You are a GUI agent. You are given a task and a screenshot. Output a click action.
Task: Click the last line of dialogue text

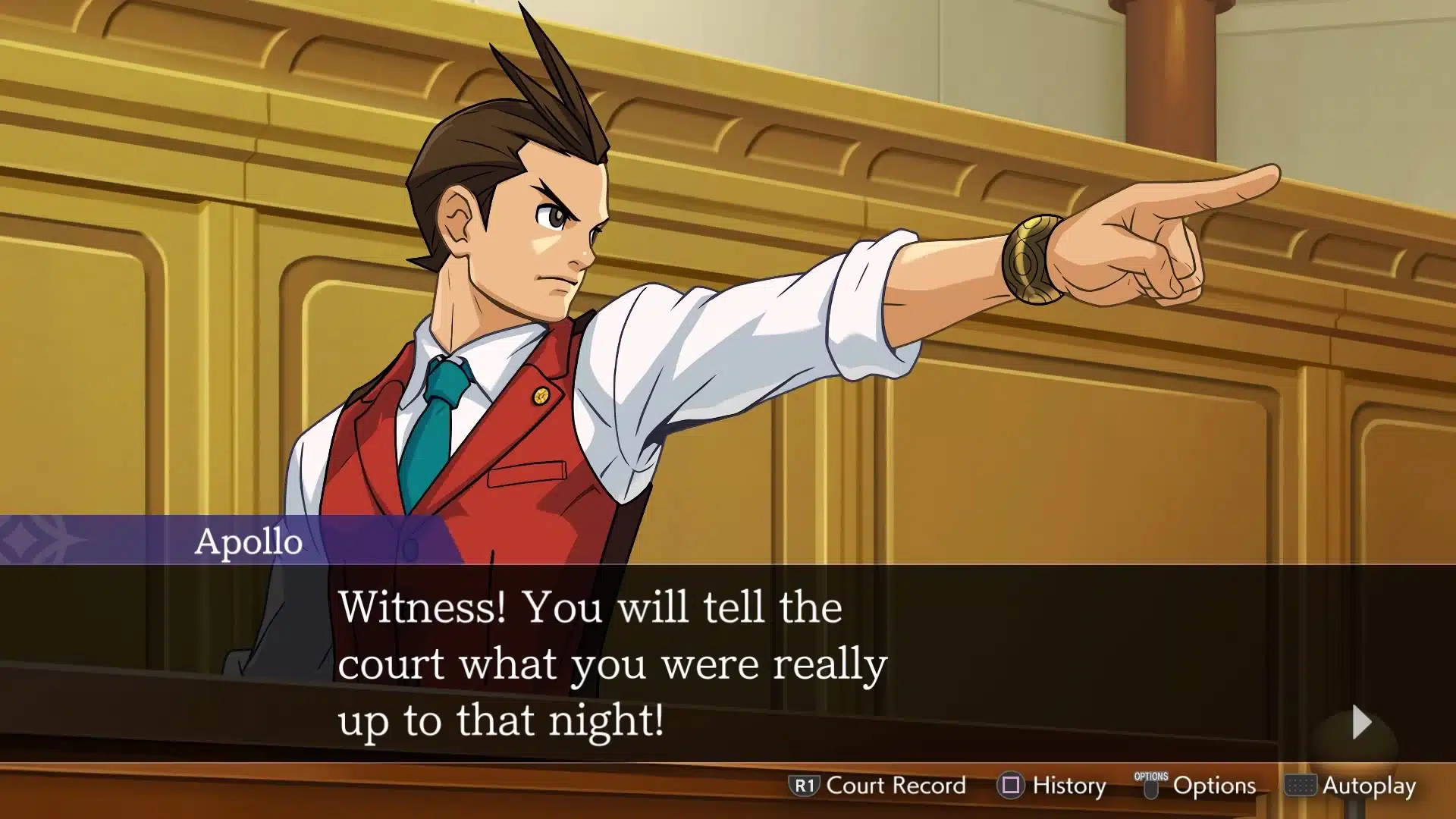504,720
